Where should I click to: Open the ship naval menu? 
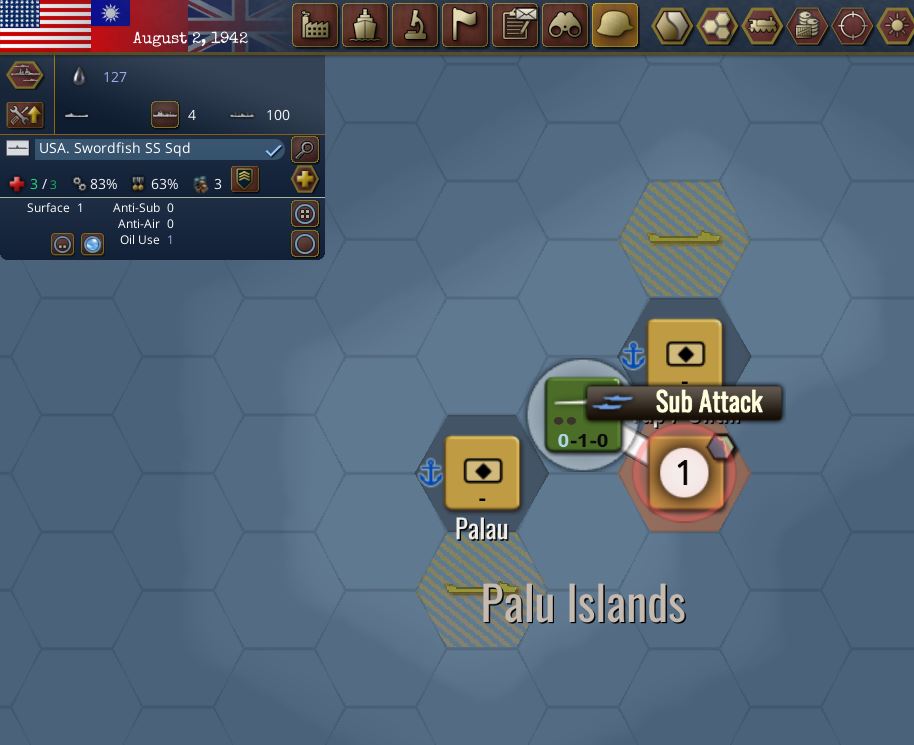(365, 25)
